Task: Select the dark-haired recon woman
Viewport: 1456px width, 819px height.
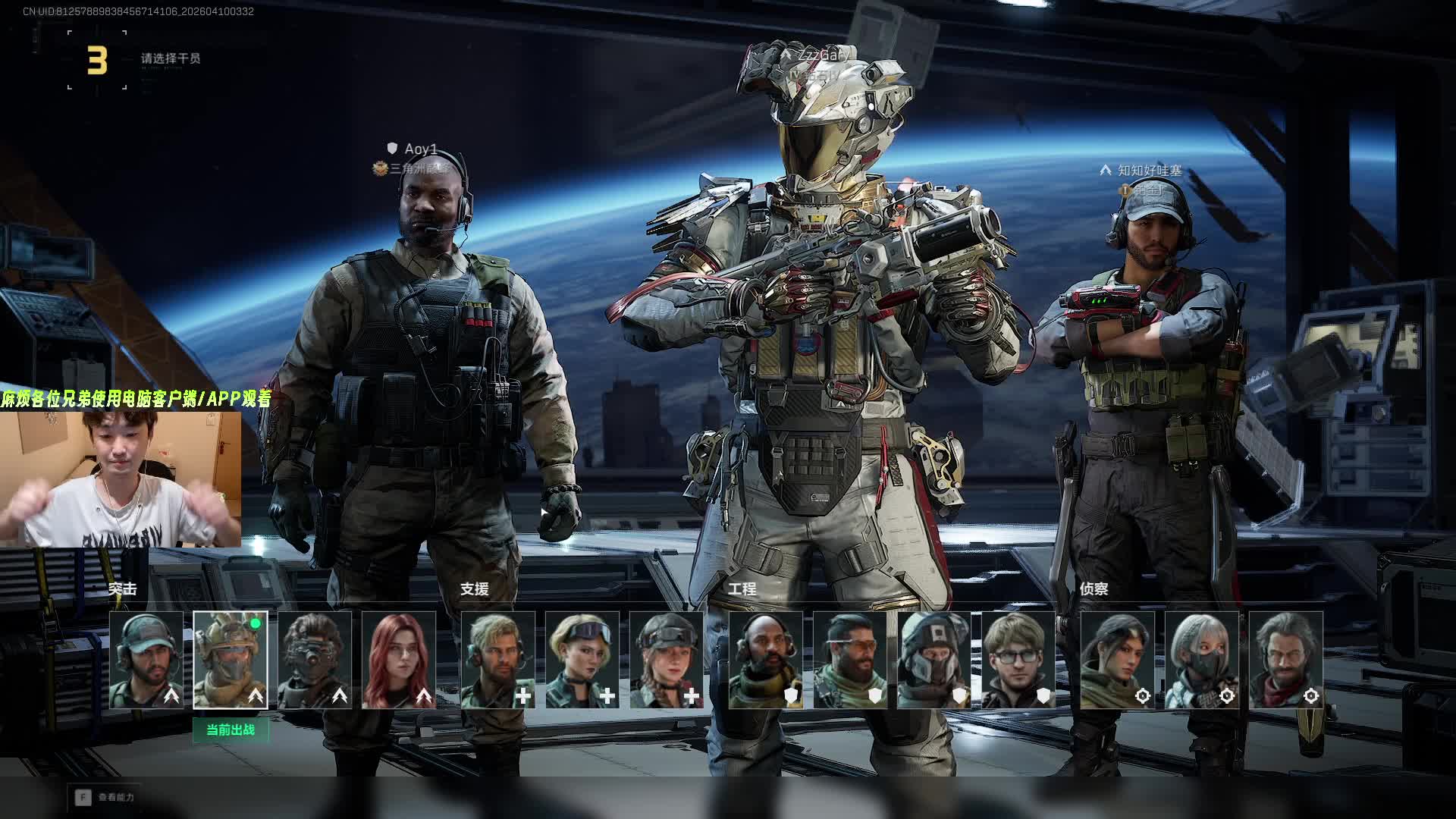Action: tap(1118, 660)
